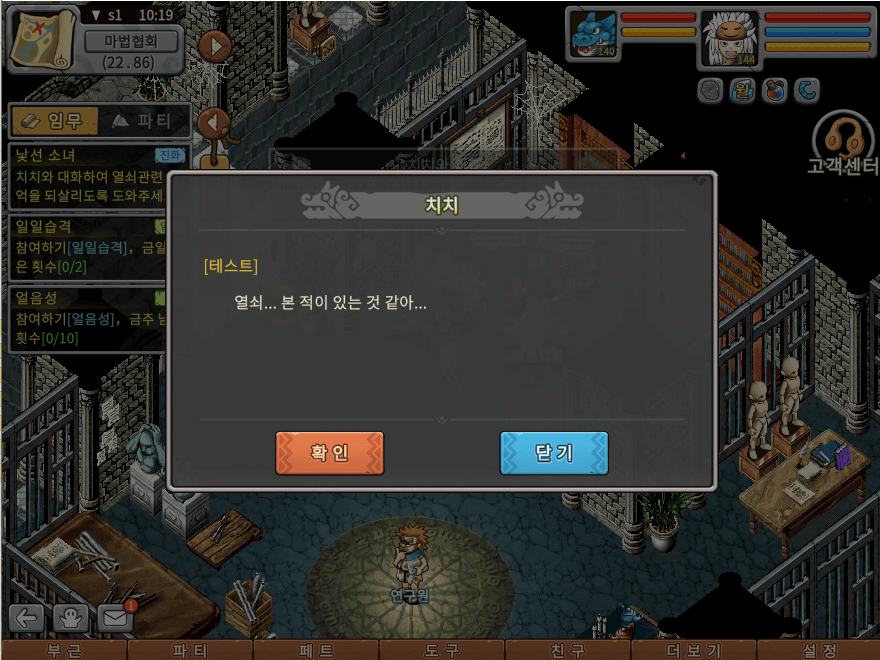Select the 일일습격 quest entry
The height and width of the screenshot is (660, 880).
click(x=85, y=247)
